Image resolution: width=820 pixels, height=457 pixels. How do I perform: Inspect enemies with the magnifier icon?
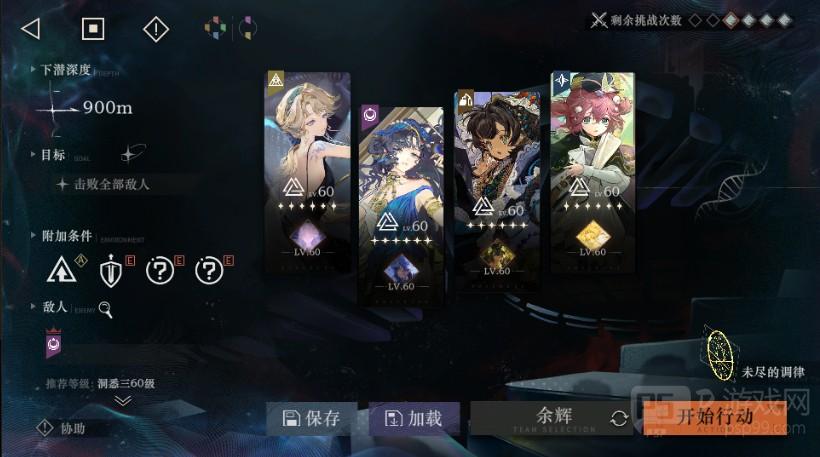coord(105,310)
